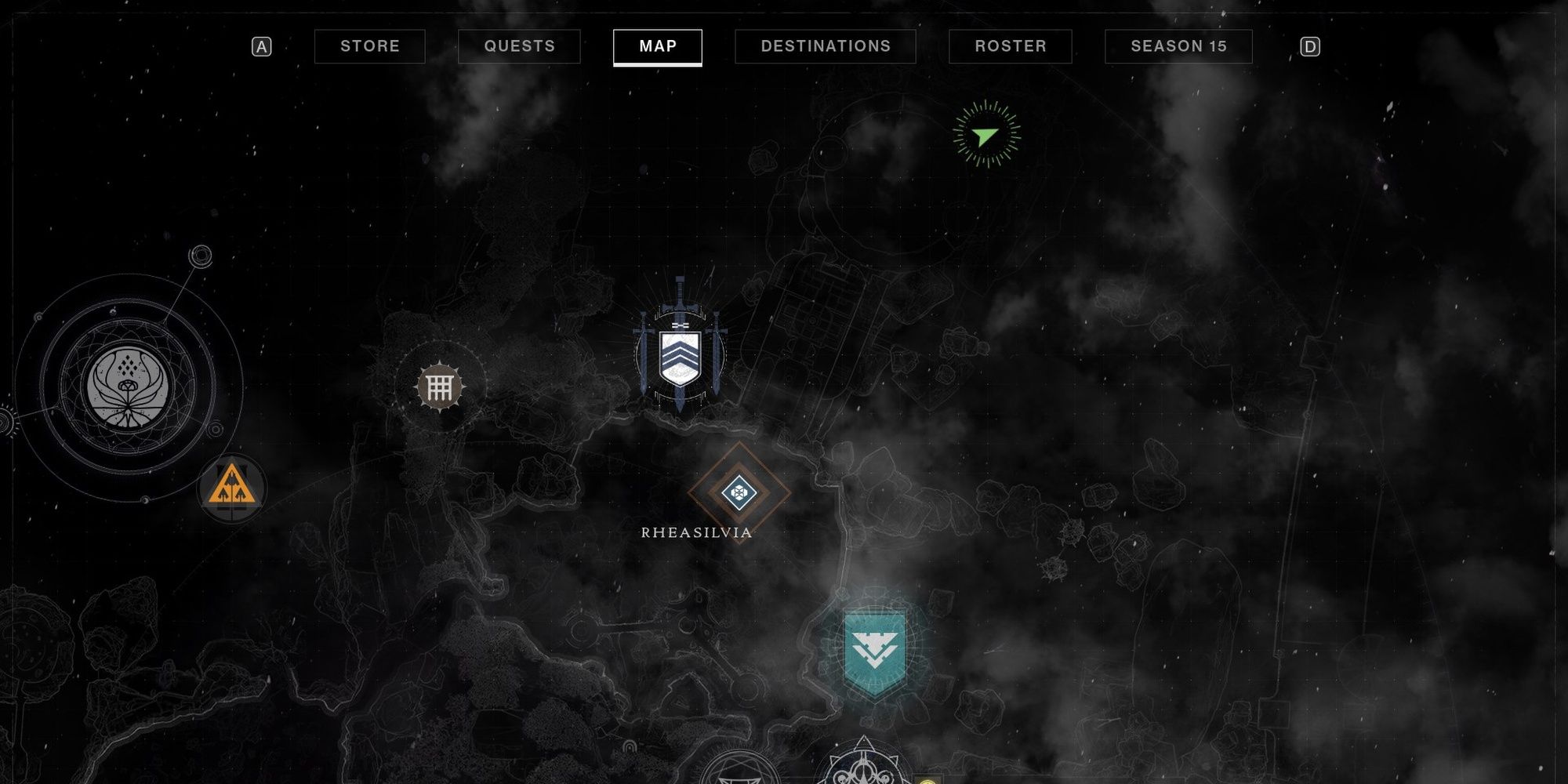Click the highlighted Map tab
This screenshot has height=784, width=1568.
coord(658,46)
